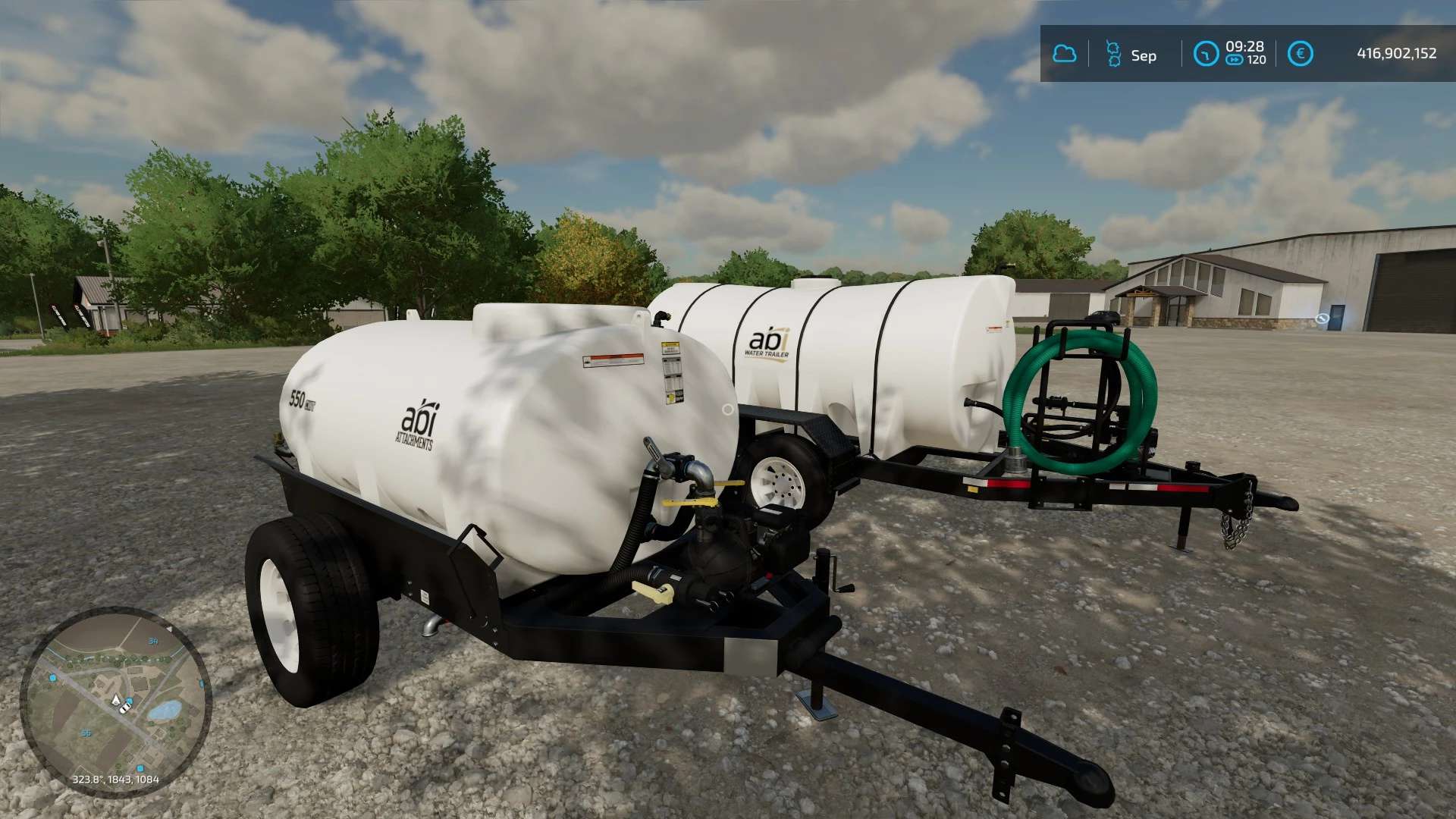Click the clock icon in the HUD
This screenshot has width=1456, height=819.
tap(1206, 54)
